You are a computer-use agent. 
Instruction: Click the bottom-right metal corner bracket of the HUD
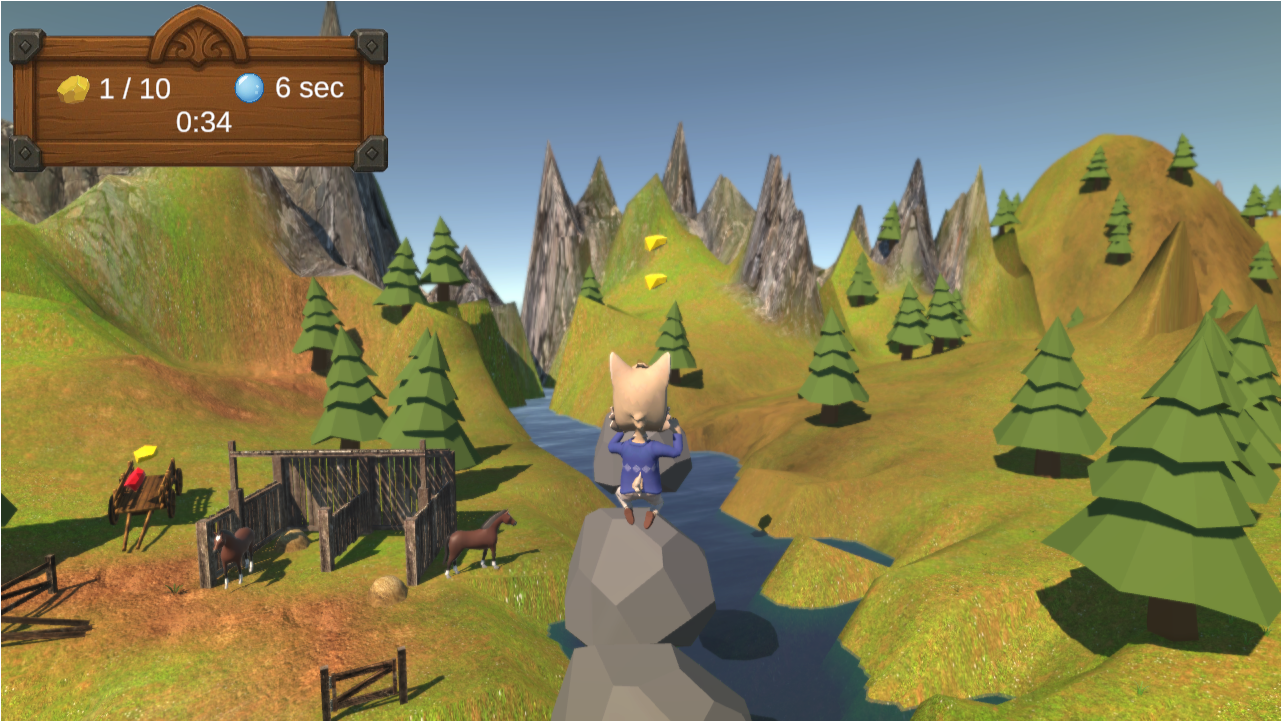(369, 152)
